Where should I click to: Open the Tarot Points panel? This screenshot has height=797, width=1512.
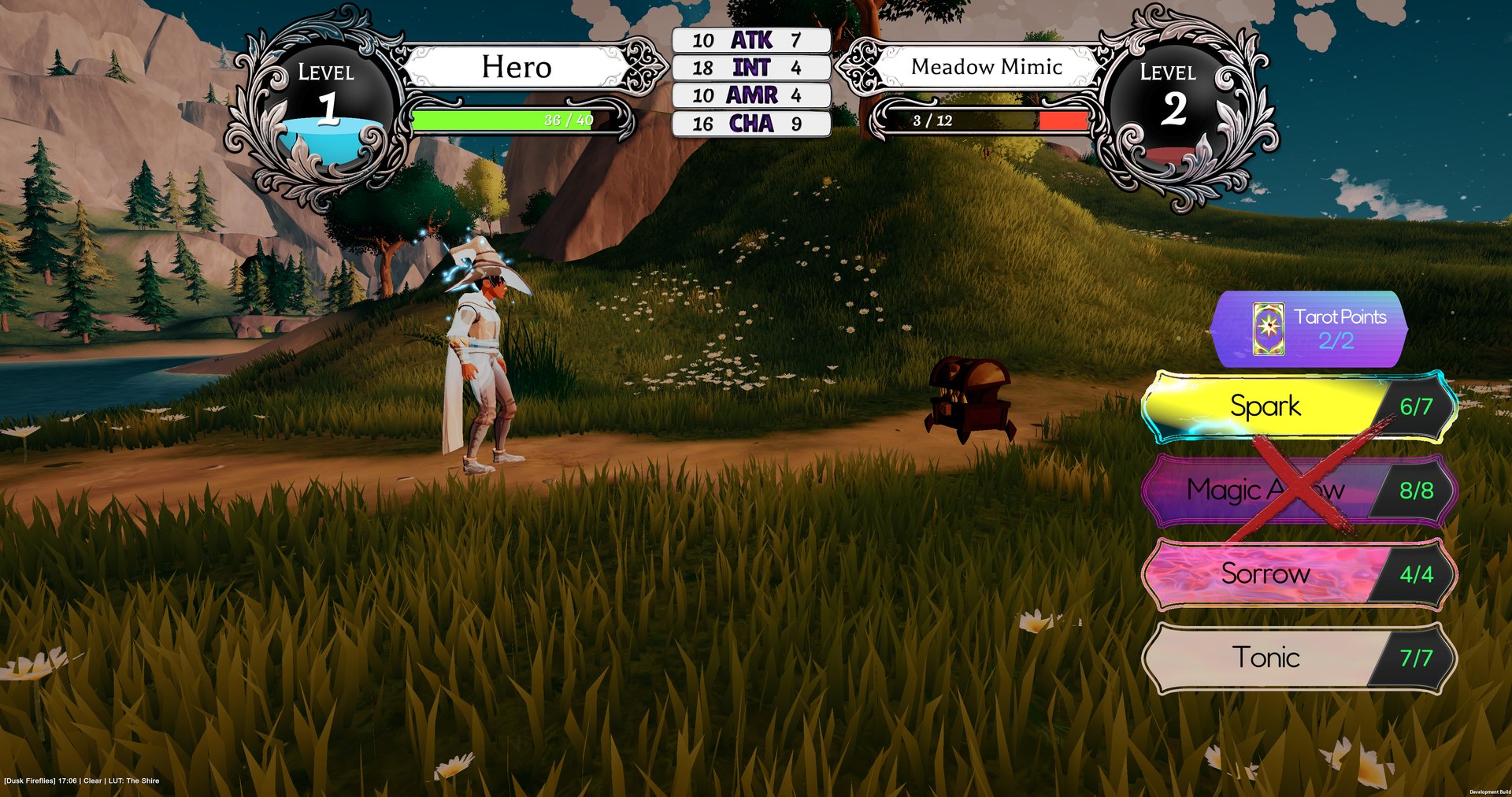pos(1309,329)
